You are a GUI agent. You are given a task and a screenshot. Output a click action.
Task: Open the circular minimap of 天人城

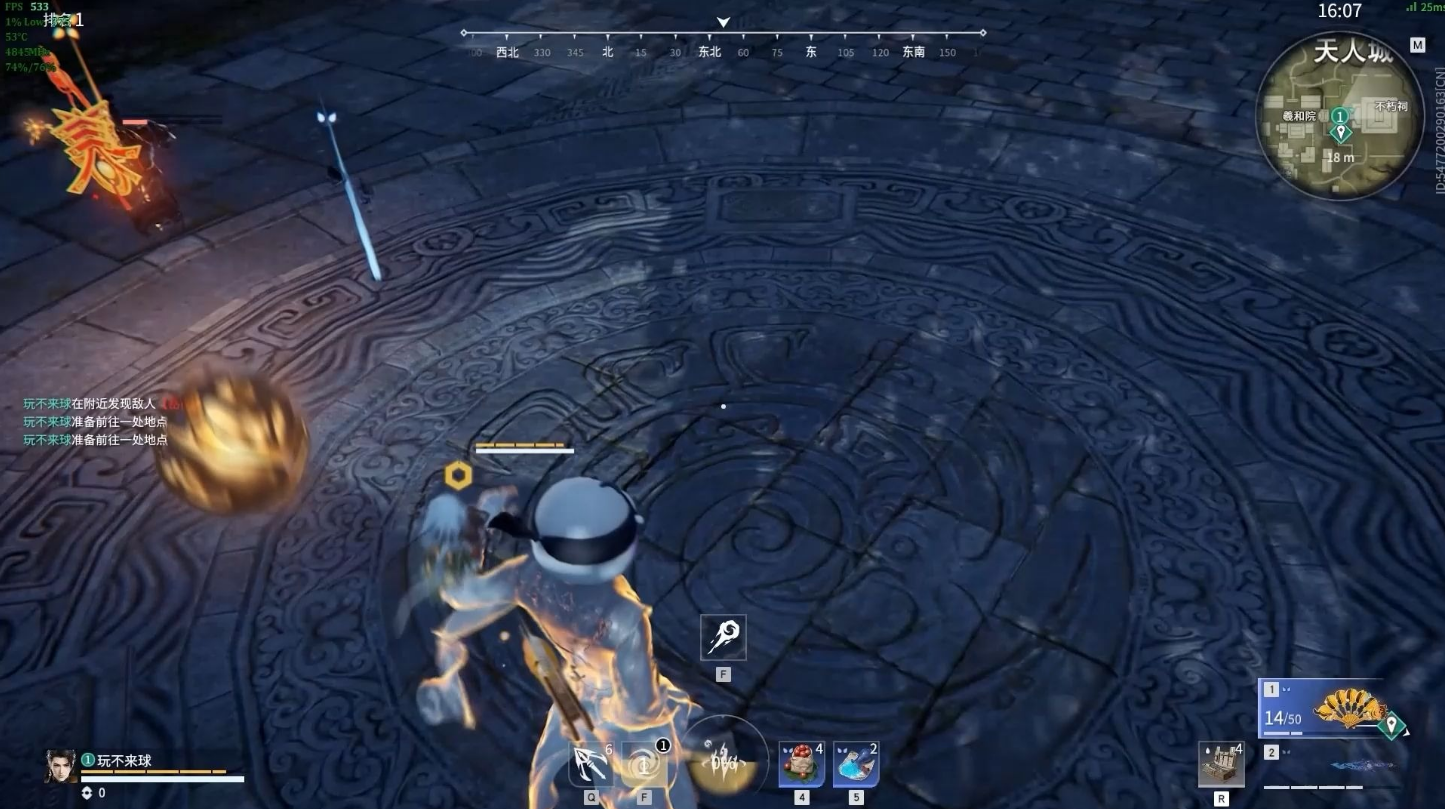point(1338,116)
